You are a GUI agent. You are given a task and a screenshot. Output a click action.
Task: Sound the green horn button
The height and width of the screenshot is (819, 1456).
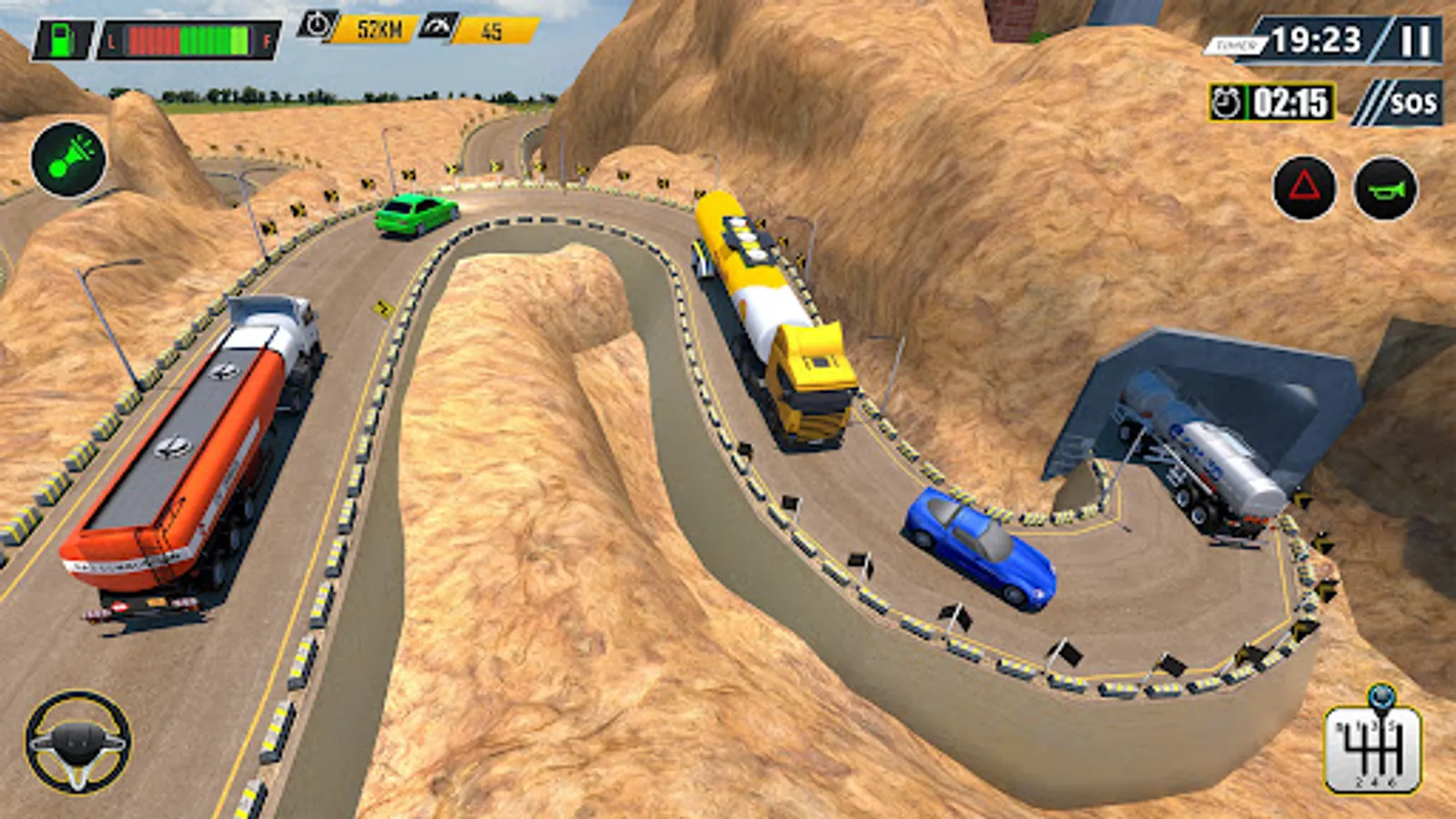[1385, 188]
